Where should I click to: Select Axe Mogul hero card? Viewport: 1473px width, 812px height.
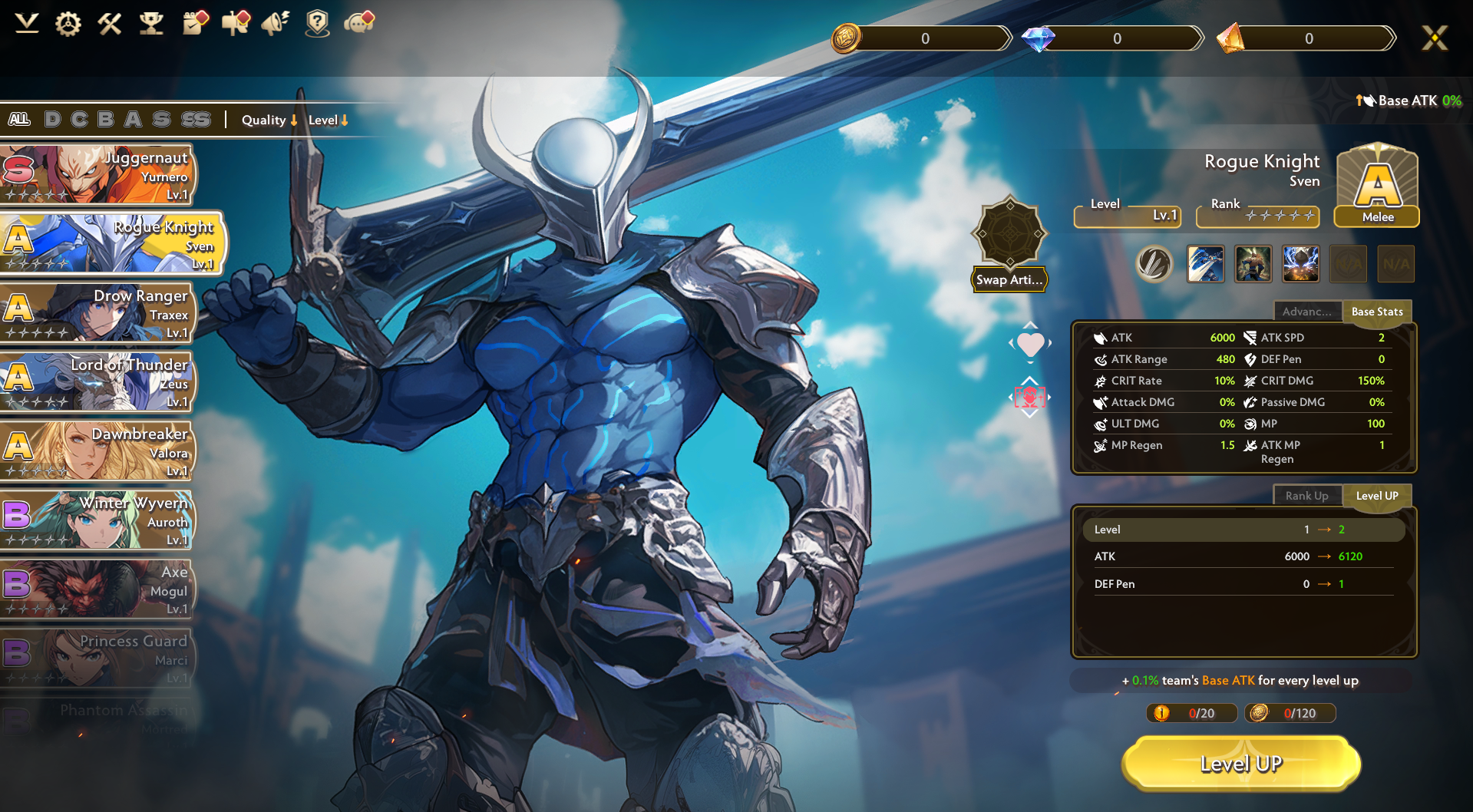[x=97, y=589]
